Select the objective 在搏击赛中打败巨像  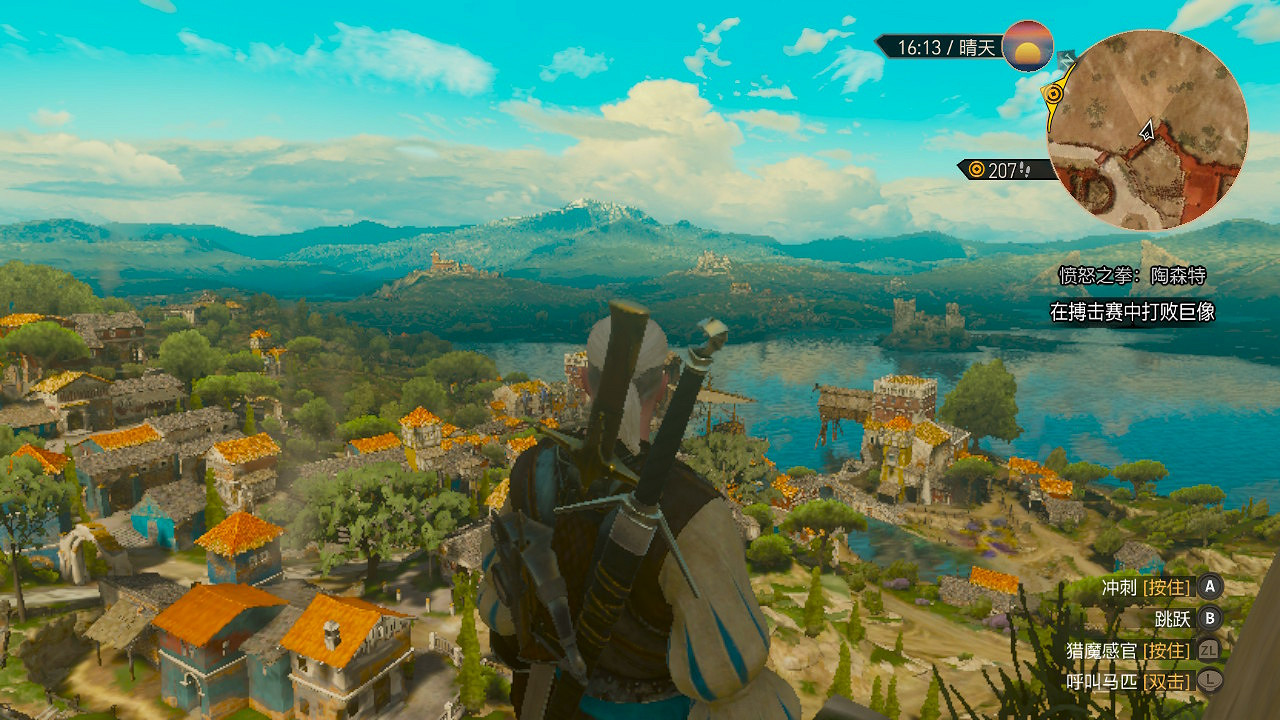(x=1132, y=312)
